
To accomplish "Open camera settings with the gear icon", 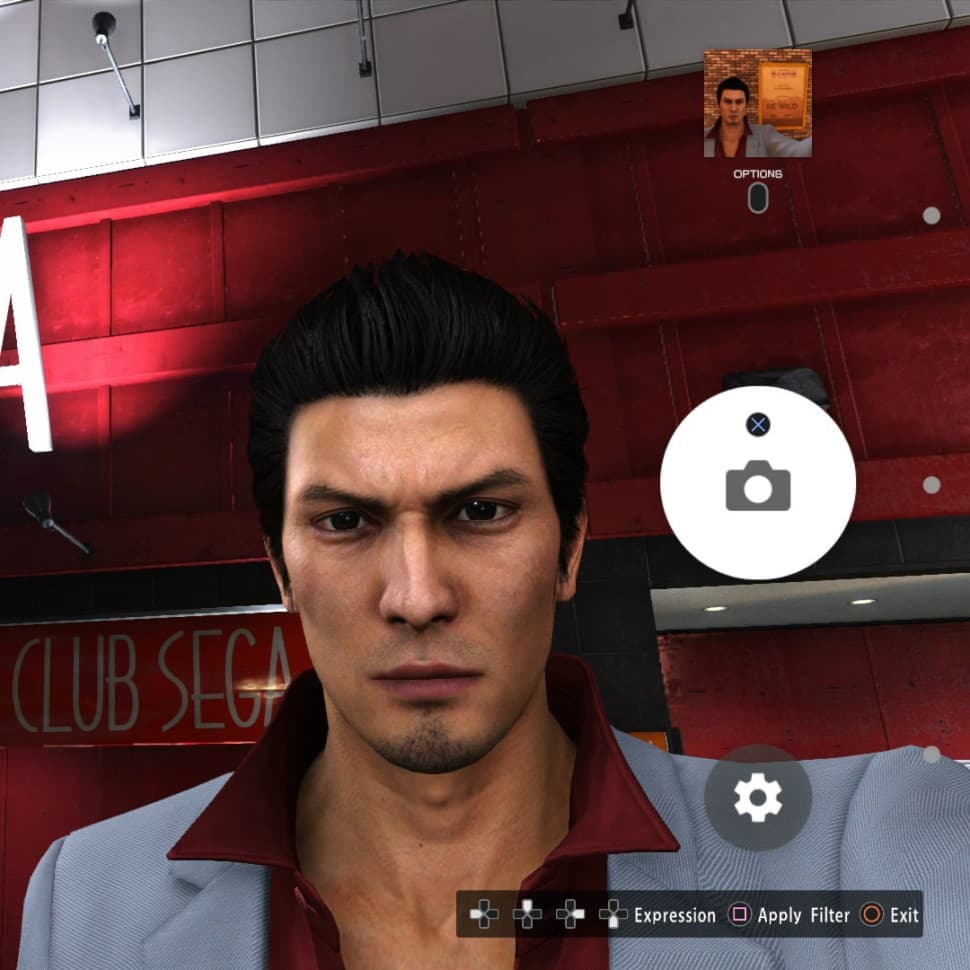I will (x=757, y=797).
